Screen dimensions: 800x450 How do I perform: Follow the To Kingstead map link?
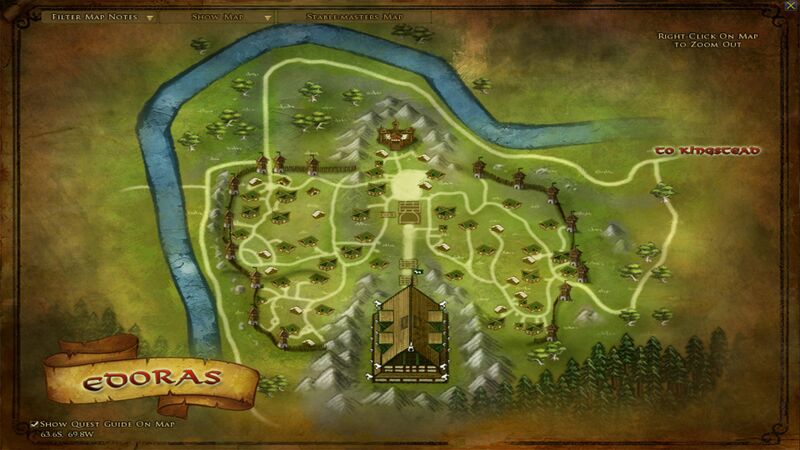click(707, 151)
